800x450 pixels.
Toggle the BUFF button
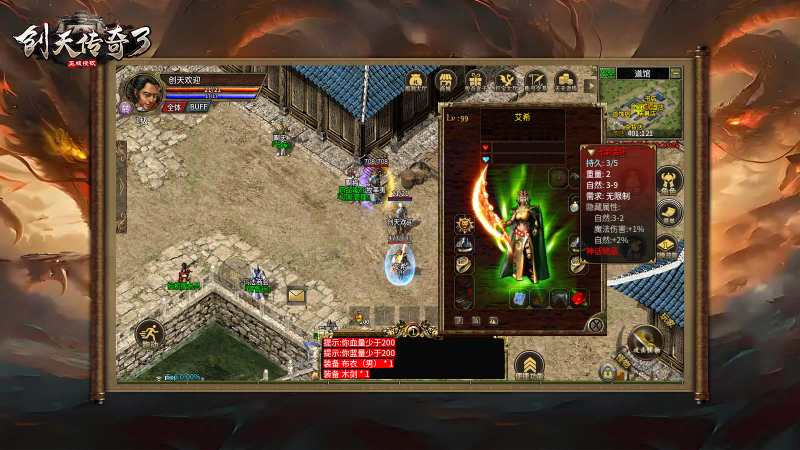click(199, 106)
